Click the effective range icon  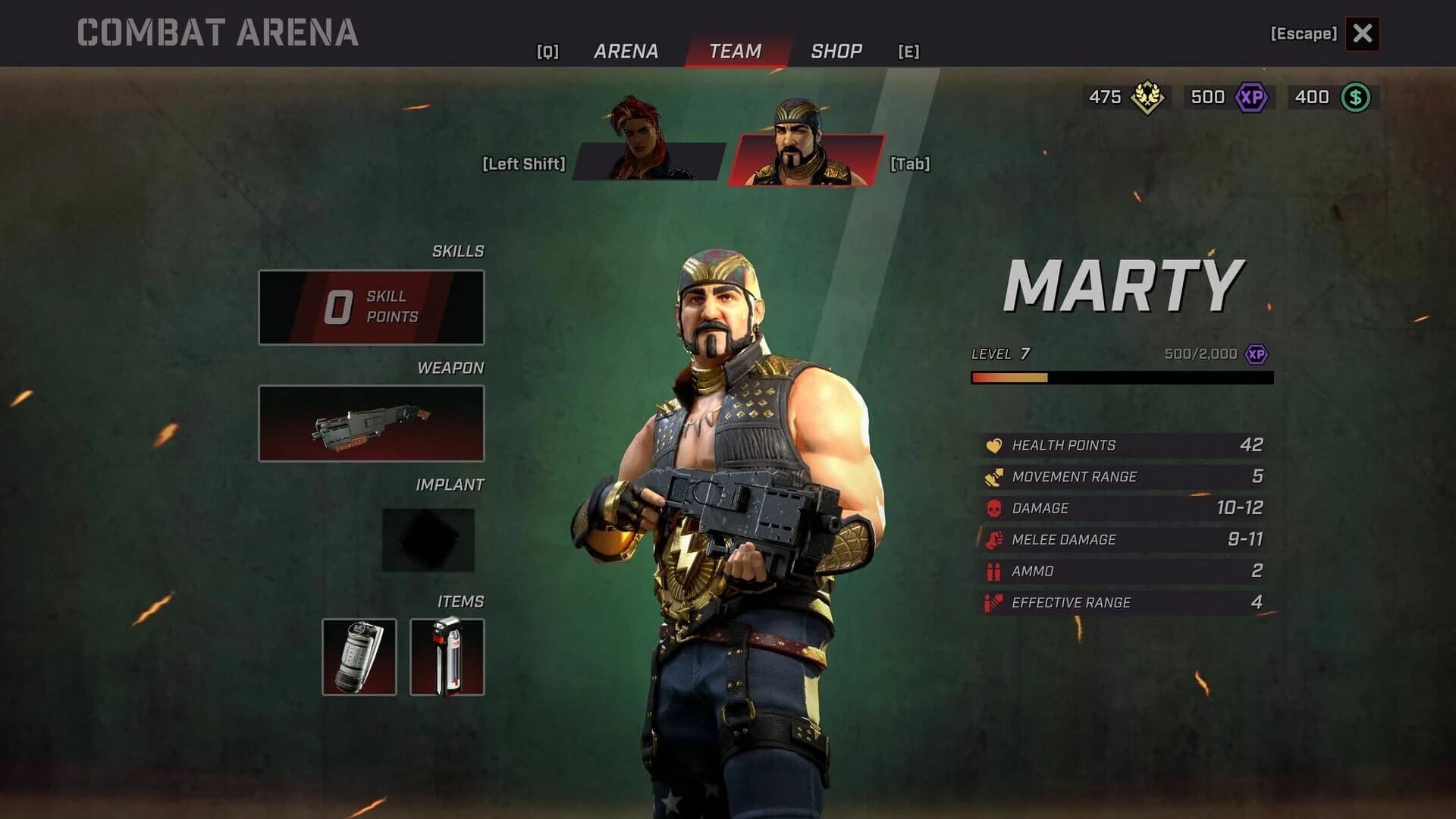tap(995, 602)
